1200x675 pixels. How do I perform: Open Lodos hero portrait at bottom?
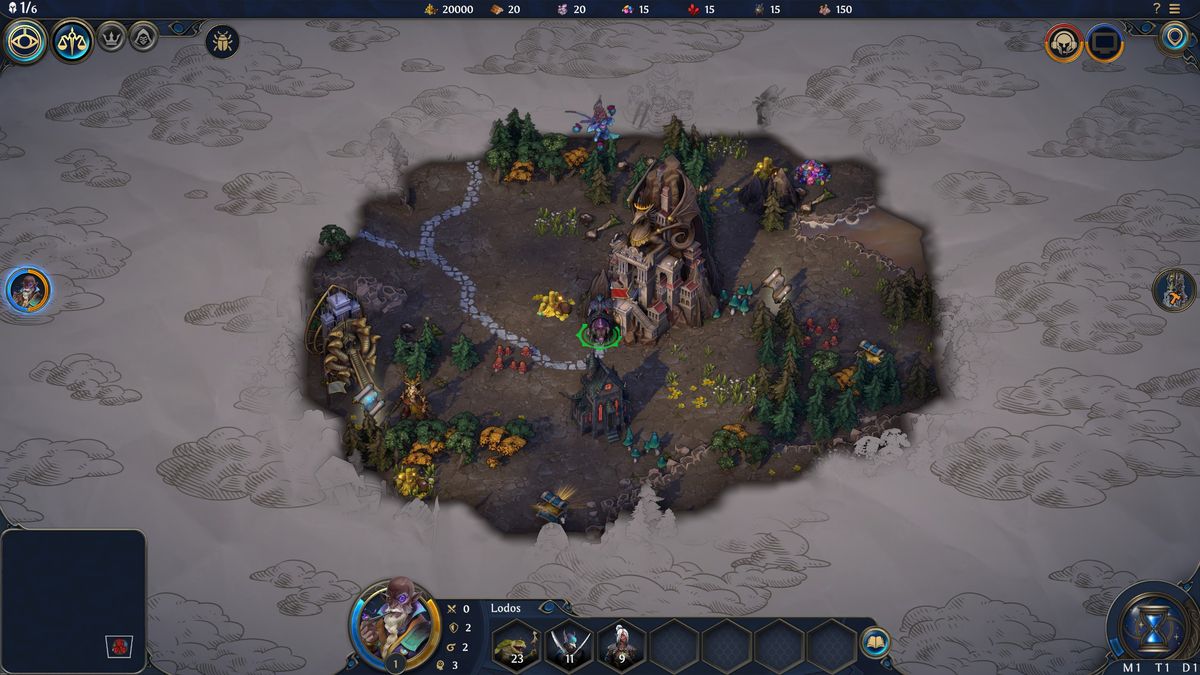point(395,623)
